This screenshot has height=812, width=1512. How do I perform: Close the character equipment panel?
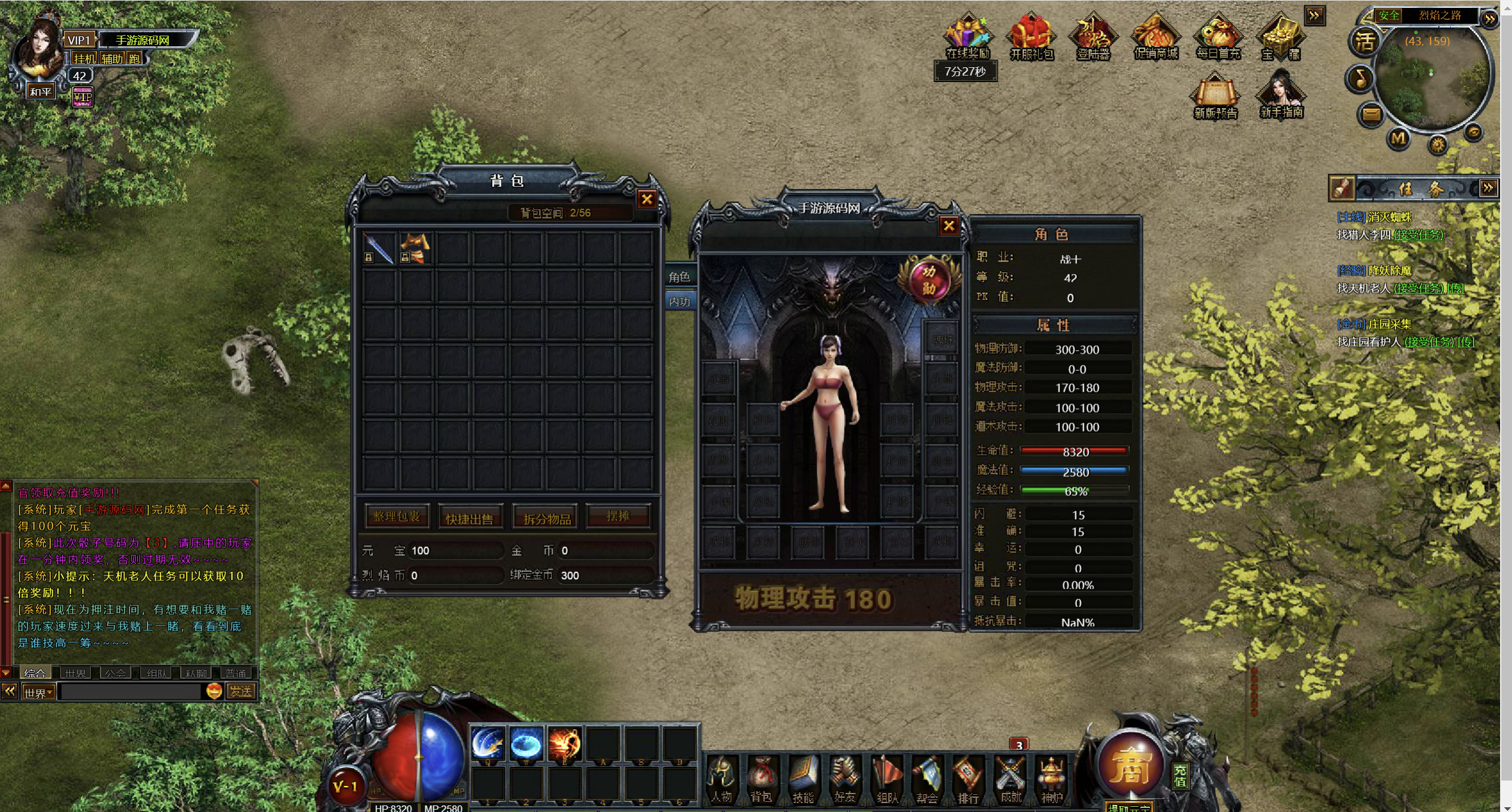[x=949, y=226]
